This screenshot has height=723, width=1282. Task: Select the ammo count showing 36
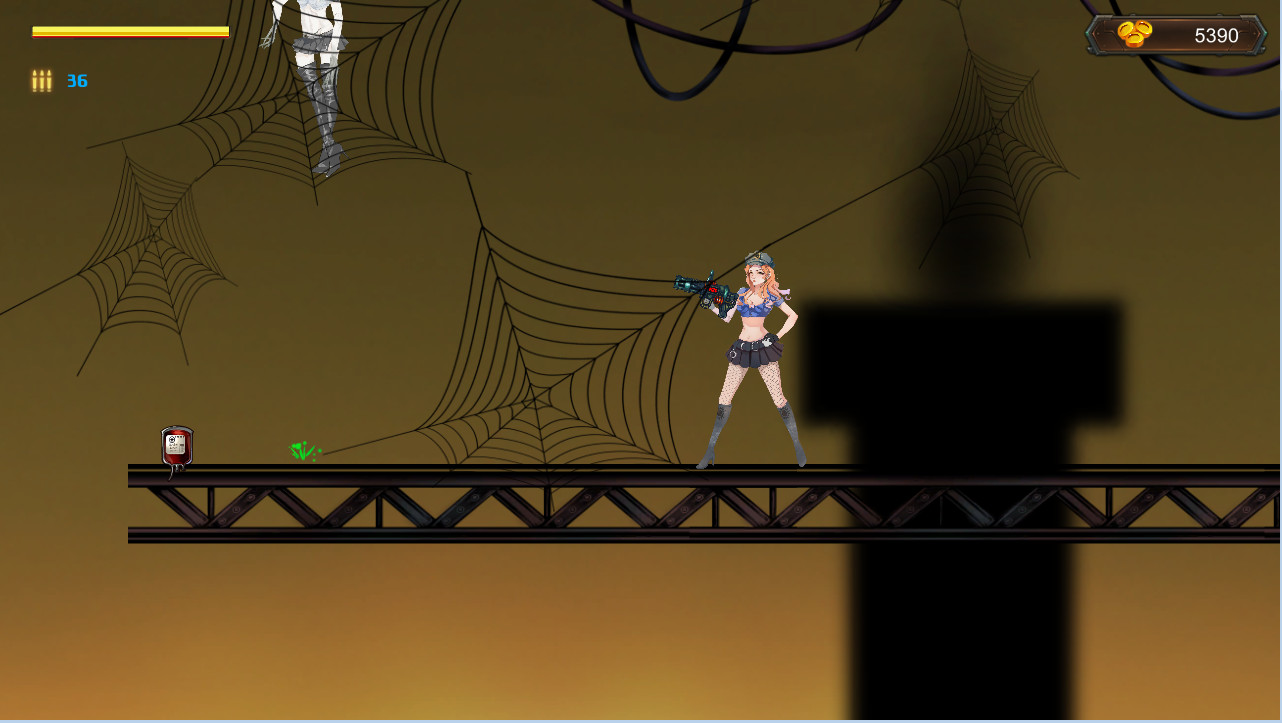77,81
